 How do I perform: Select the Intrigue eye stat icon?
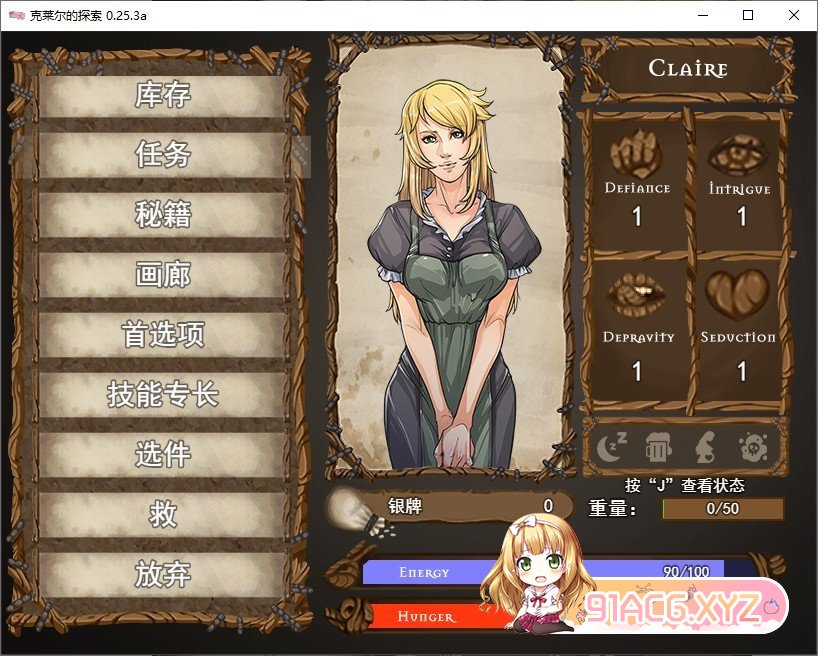pyautogui.click(x=740, y=155)
